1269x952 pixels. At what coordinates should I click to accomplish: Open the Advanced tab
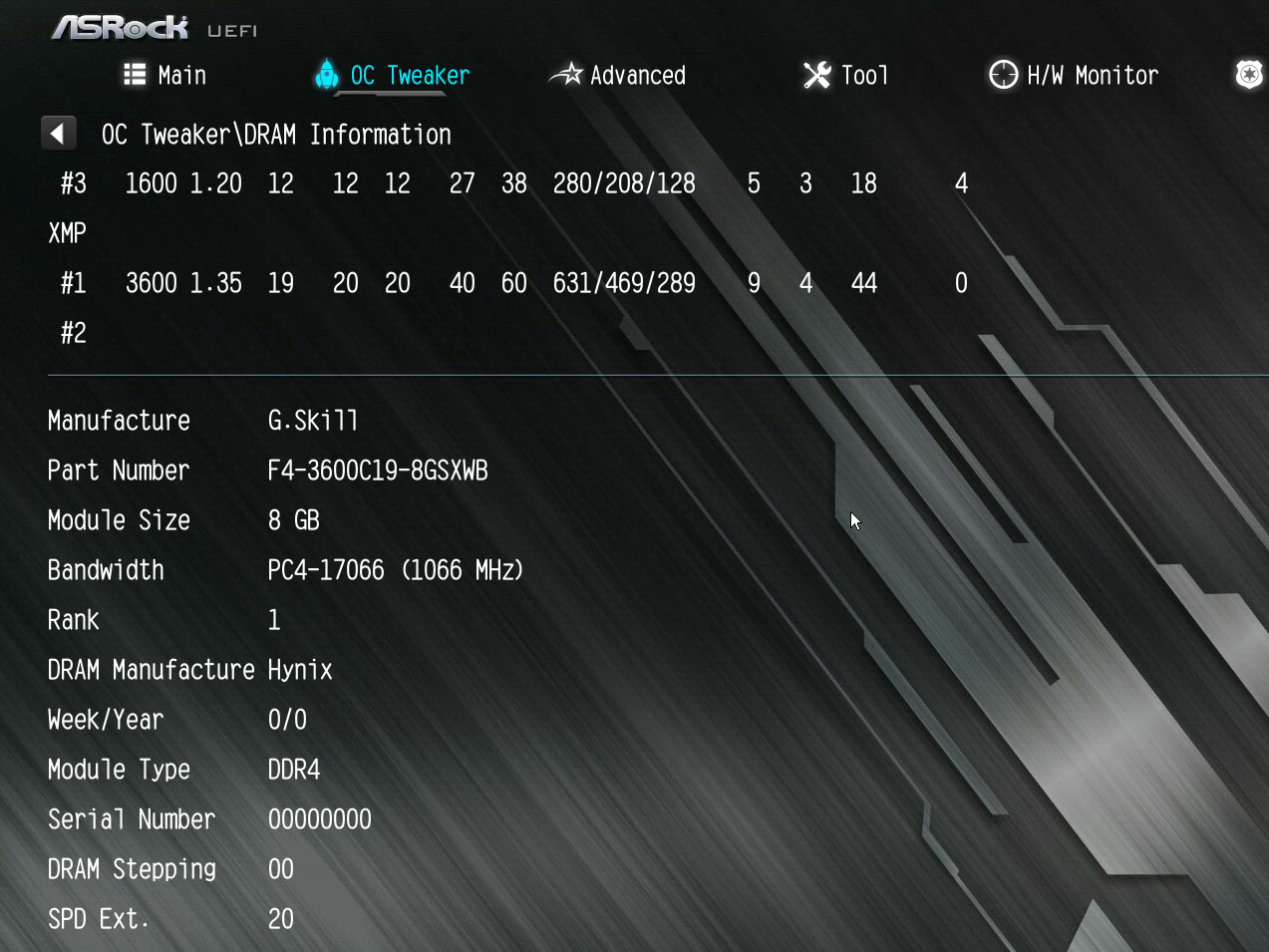tap(619, 76)
